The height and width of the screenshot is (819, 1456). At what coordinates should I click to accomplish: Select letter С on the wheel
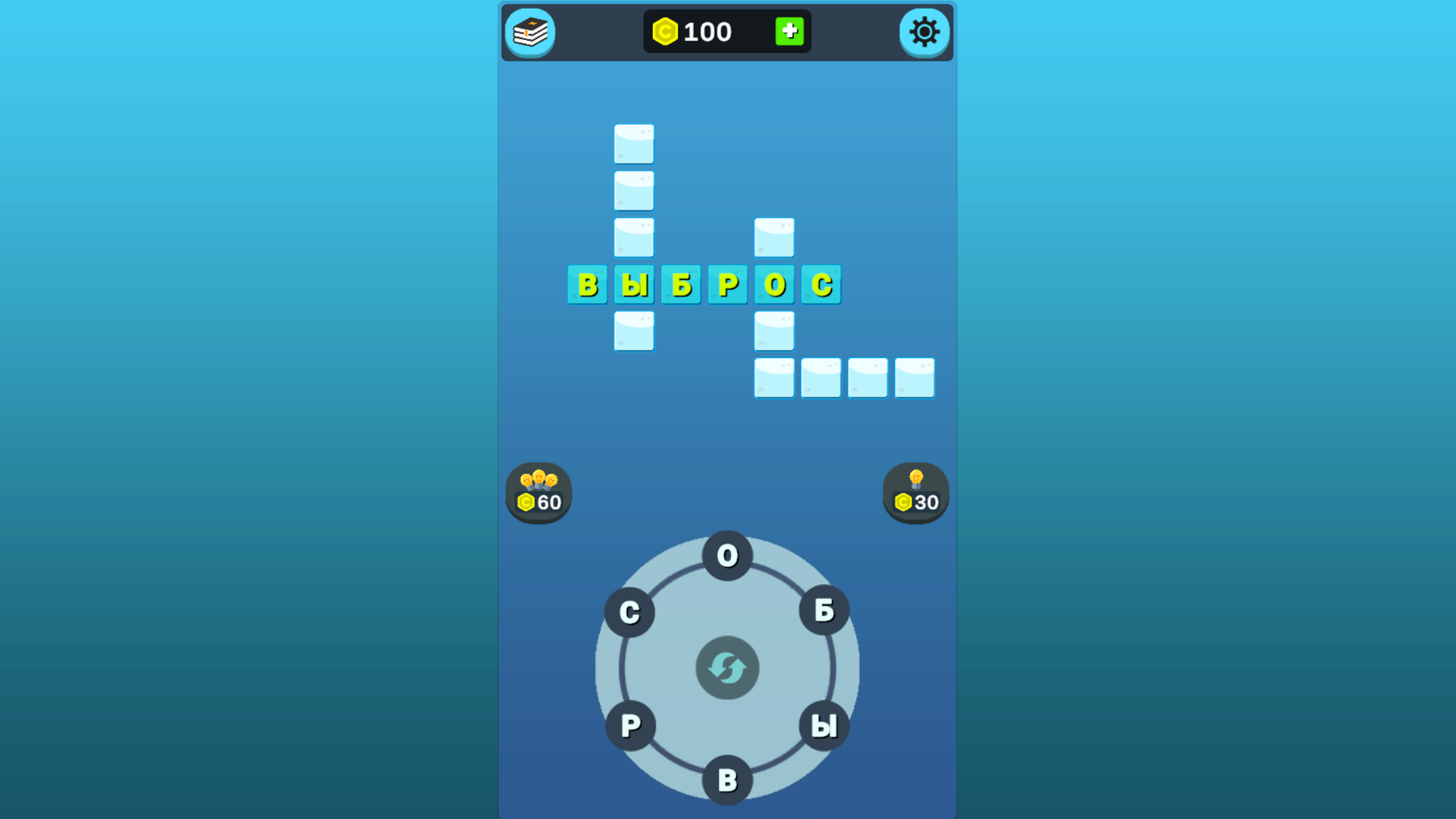pos(629,611)
